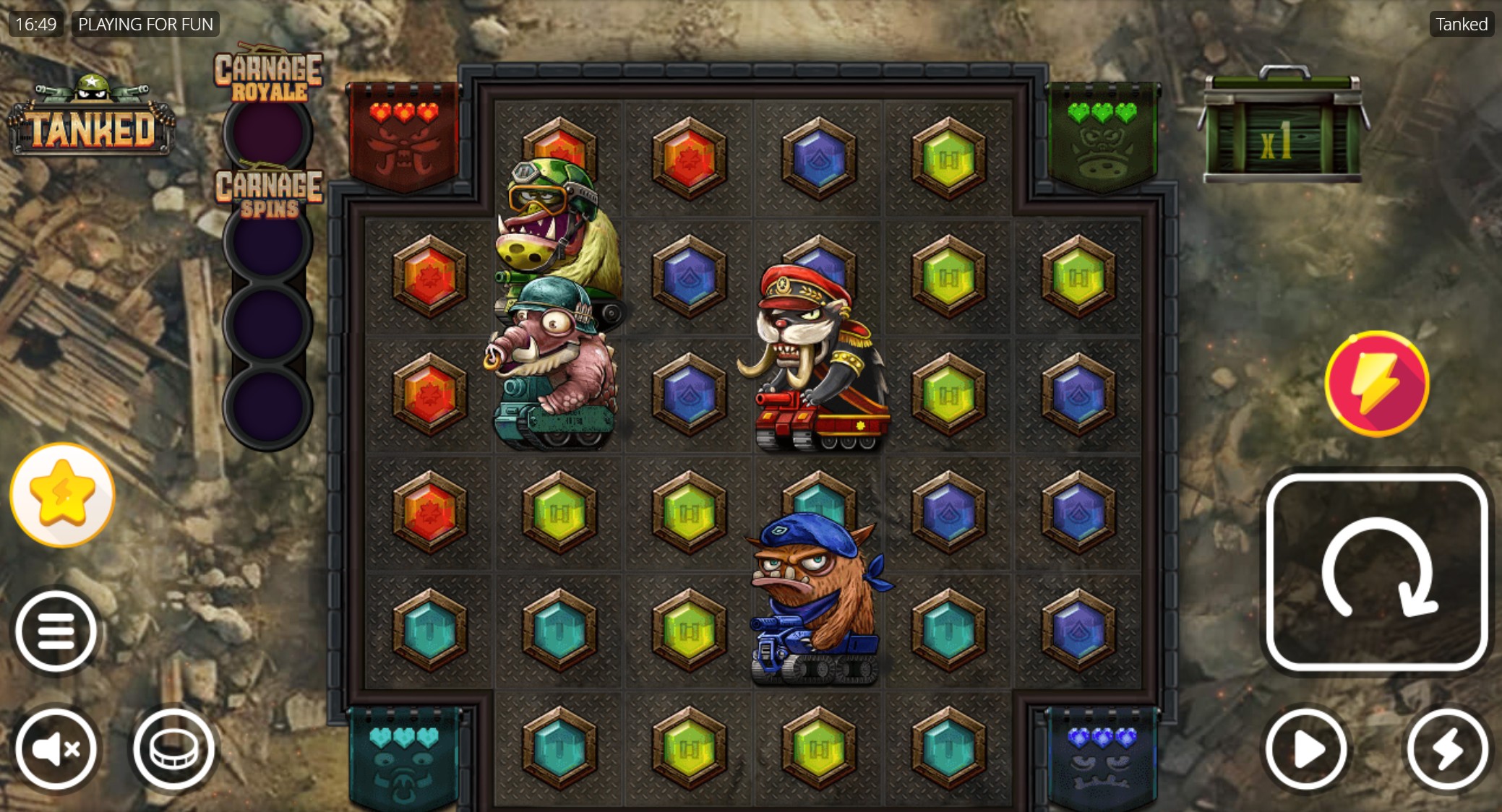This screenshot has width=1502, height=812.
Task: Click the PLAYING FOR FUN label
Action: (x=145, y=24)
